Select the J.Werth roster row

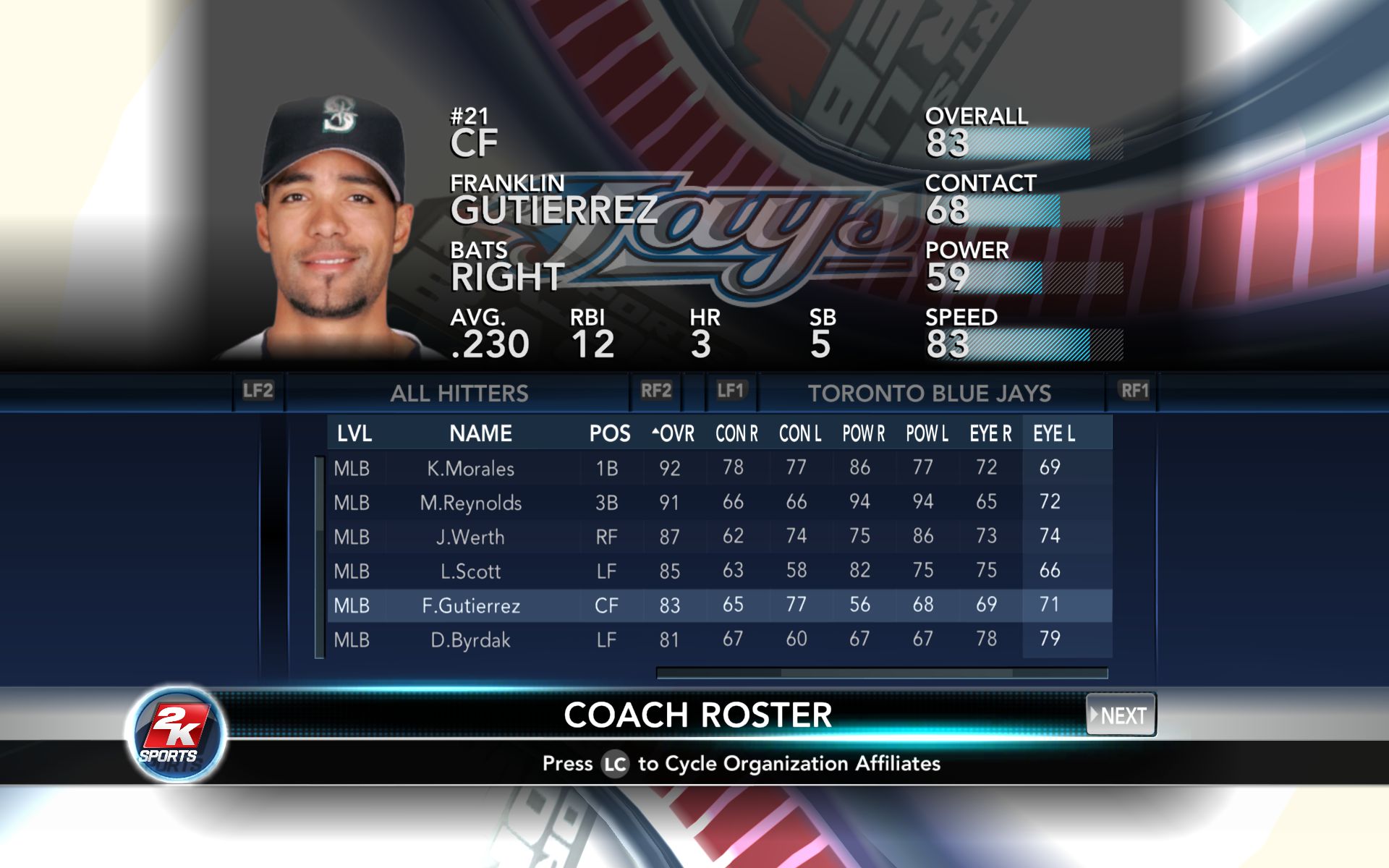470,537
